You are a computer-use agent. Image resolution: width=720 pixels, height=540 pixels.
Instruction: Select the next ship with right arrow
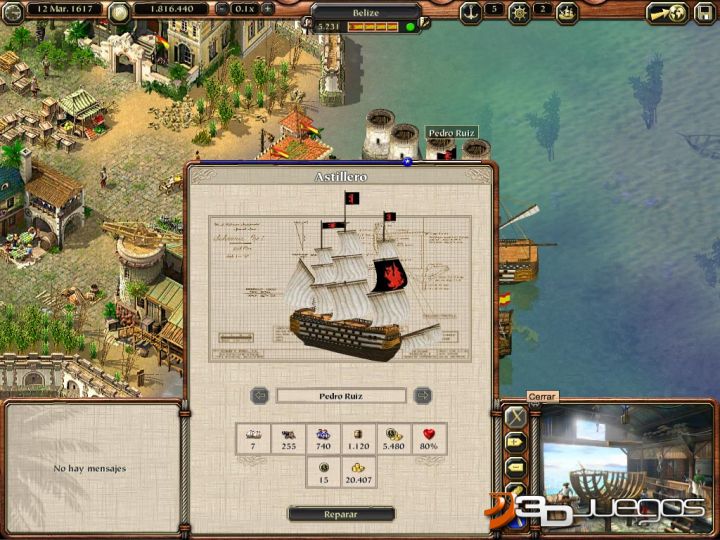[423, 395]
